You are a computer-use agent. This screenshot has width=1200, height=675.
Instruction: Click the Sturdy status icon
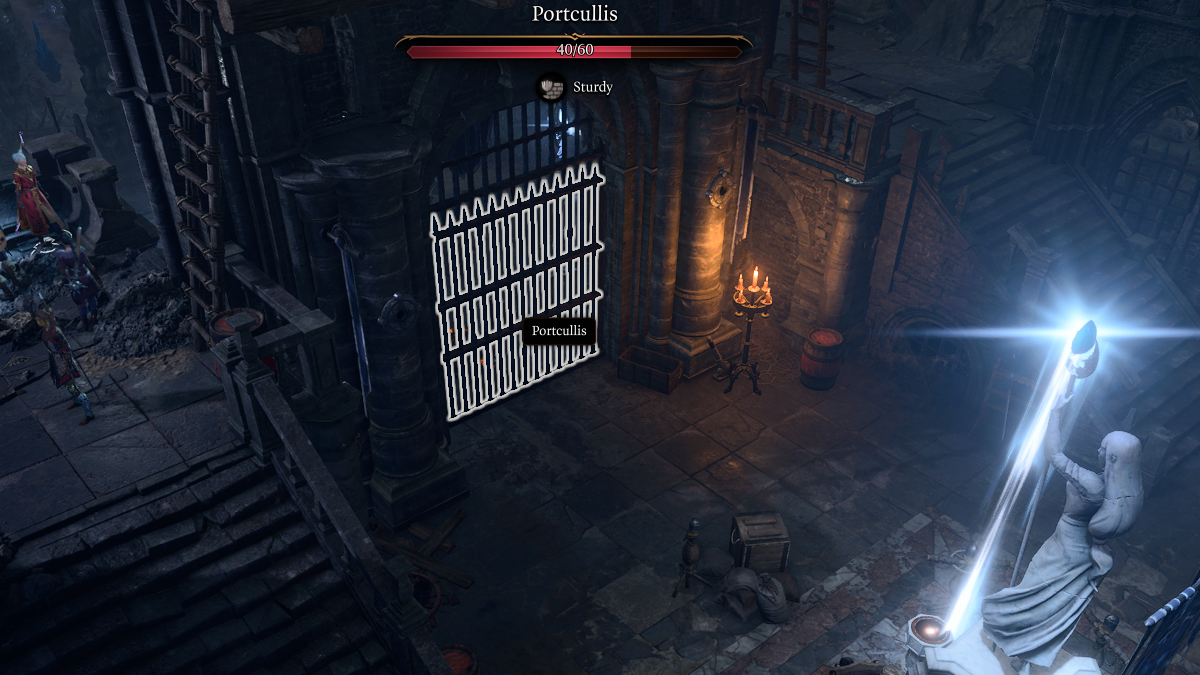coord(548,87)
